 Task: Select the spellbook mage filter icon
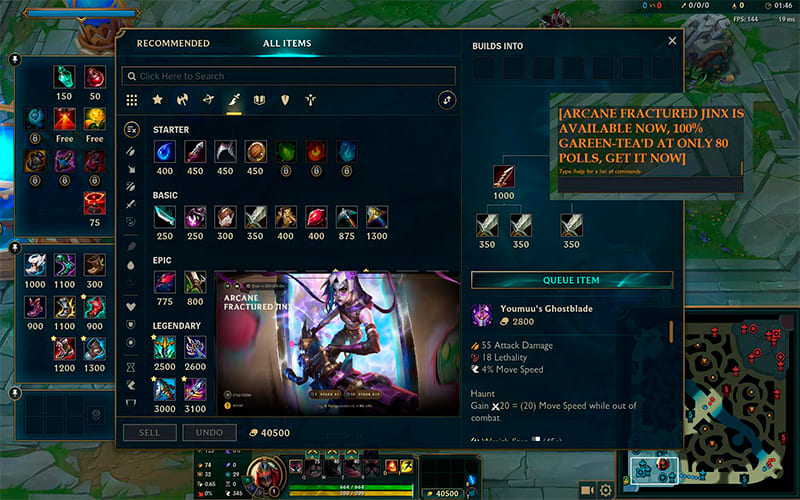(259, 100)
